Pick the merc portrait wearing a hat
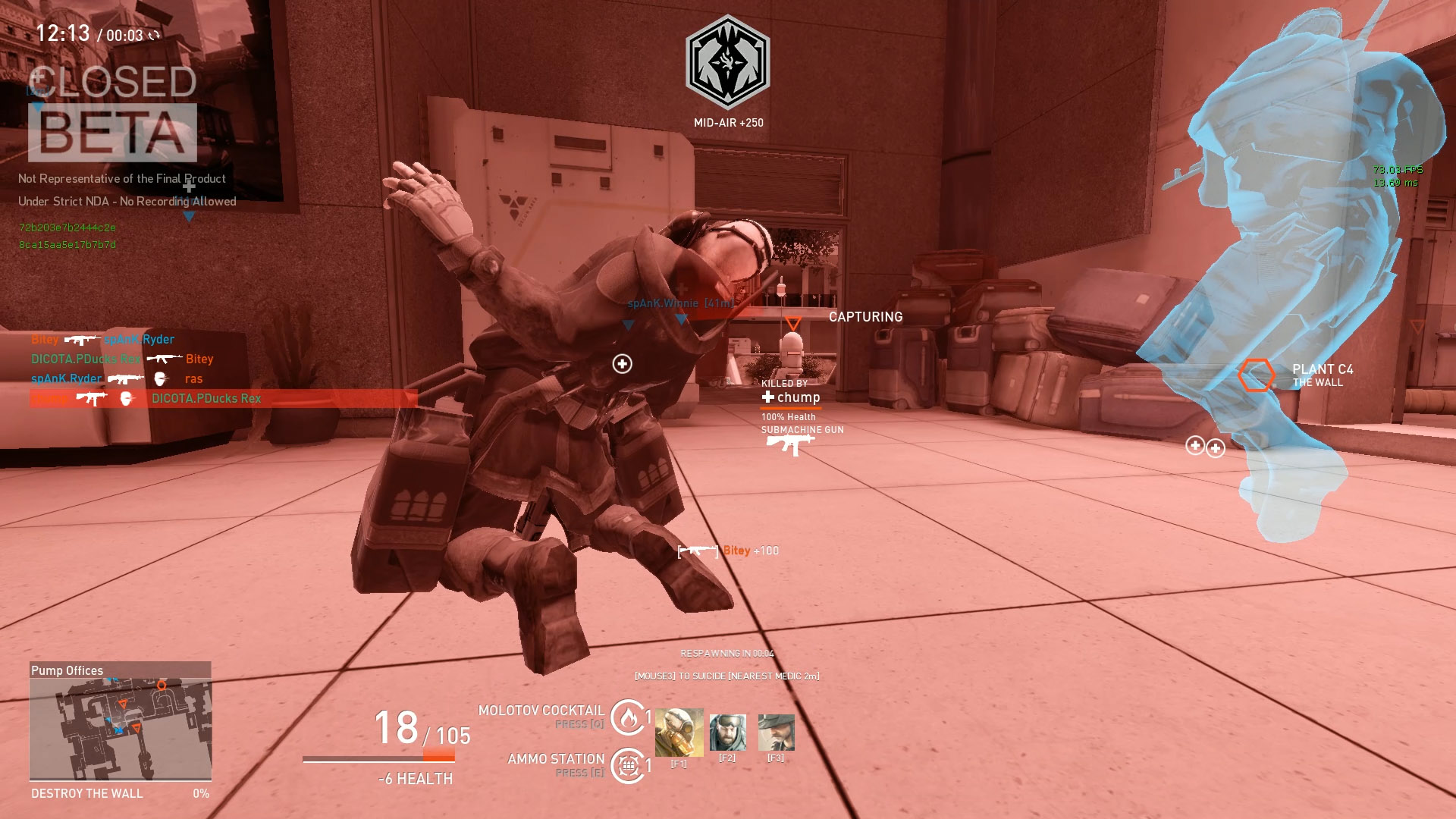1456x819 pixels. [x=776, y=732]
